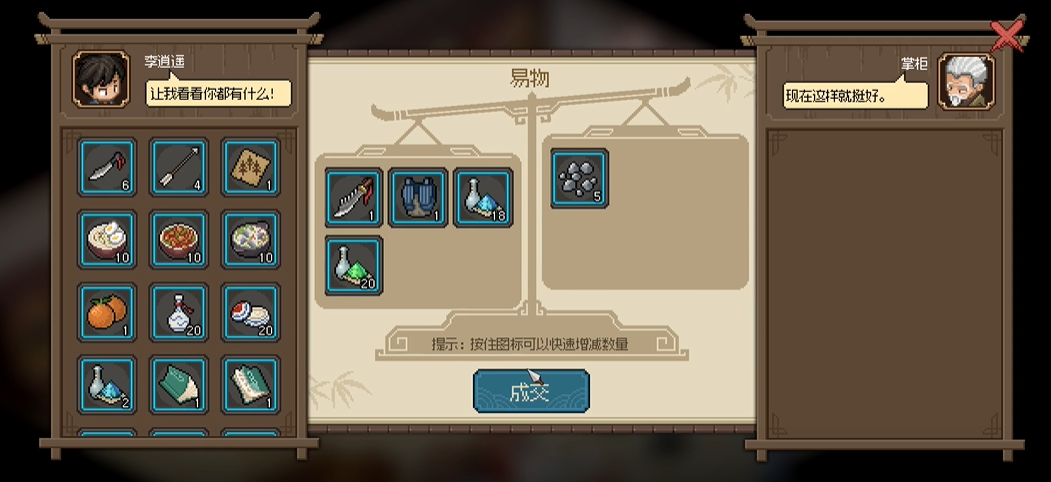This screenshot has height=482, width=1051.
Task: Confirm the trade with 成交 button
Action: click(x=530, y=392)
